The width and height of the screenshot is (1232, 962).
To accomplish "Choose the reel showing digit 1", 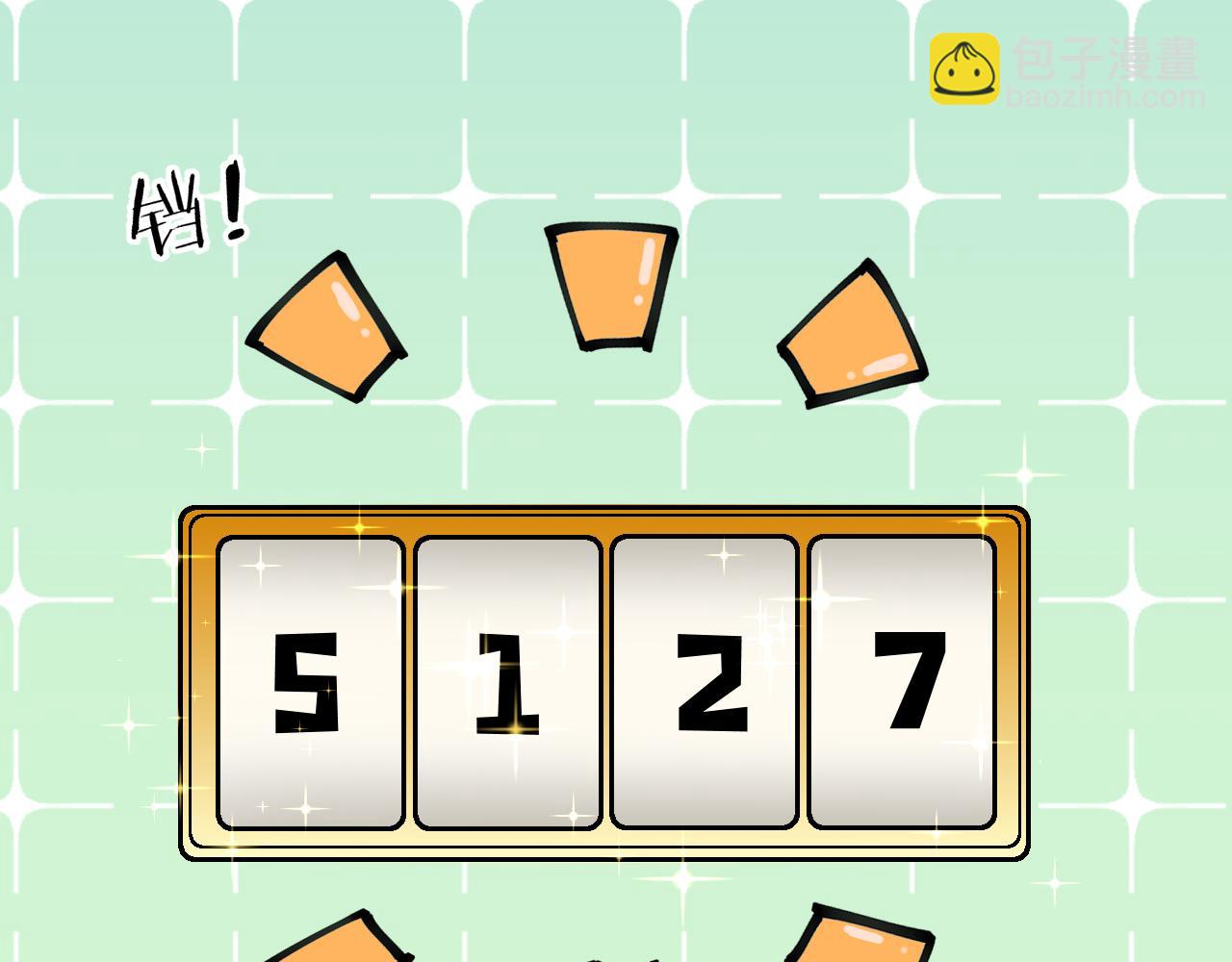I will point(508,683).
